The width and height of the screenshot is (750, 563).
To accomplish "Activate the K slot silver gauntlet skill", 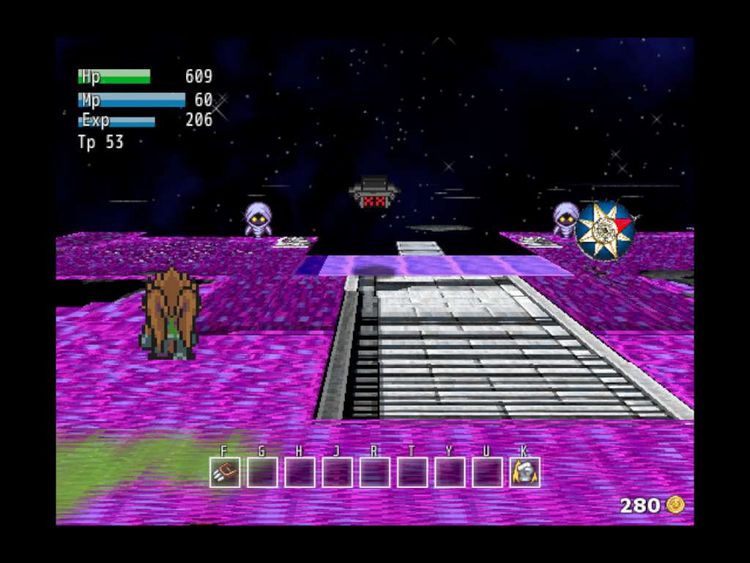I will click(524, 472).
